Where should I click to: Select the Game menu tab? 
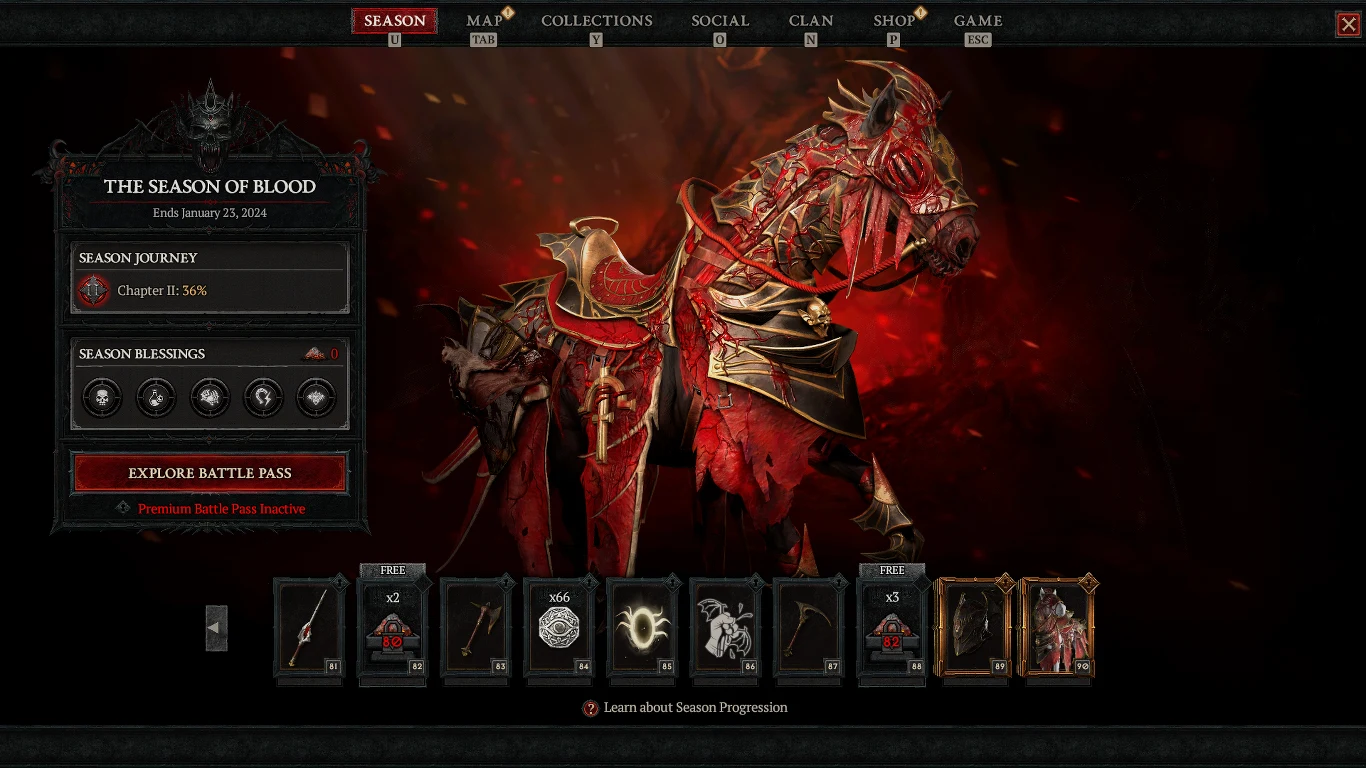click(x=977, y=21)
